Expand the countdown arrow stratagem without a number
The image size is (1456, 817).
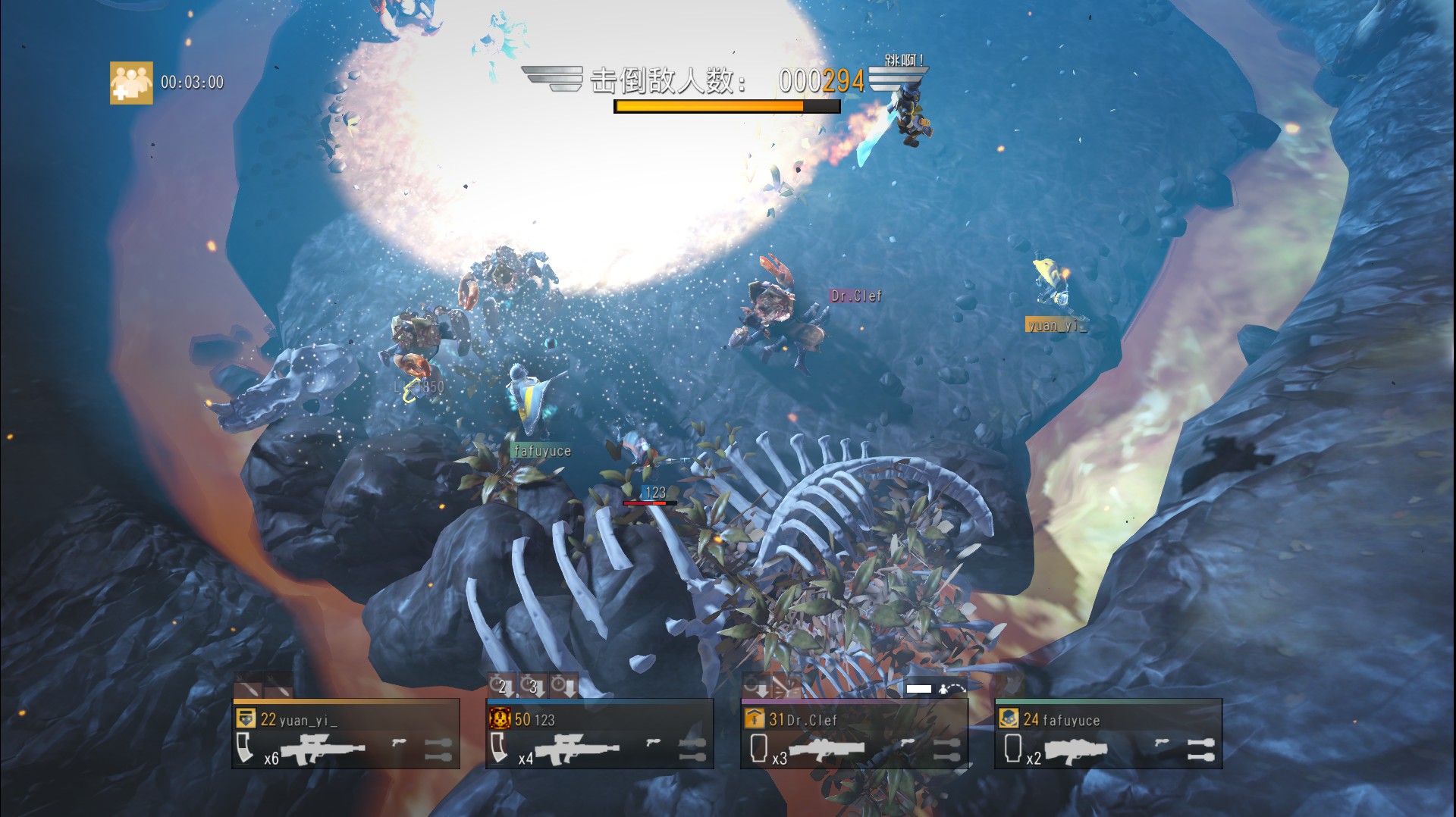pyautogui.click(x=563, y=686)
